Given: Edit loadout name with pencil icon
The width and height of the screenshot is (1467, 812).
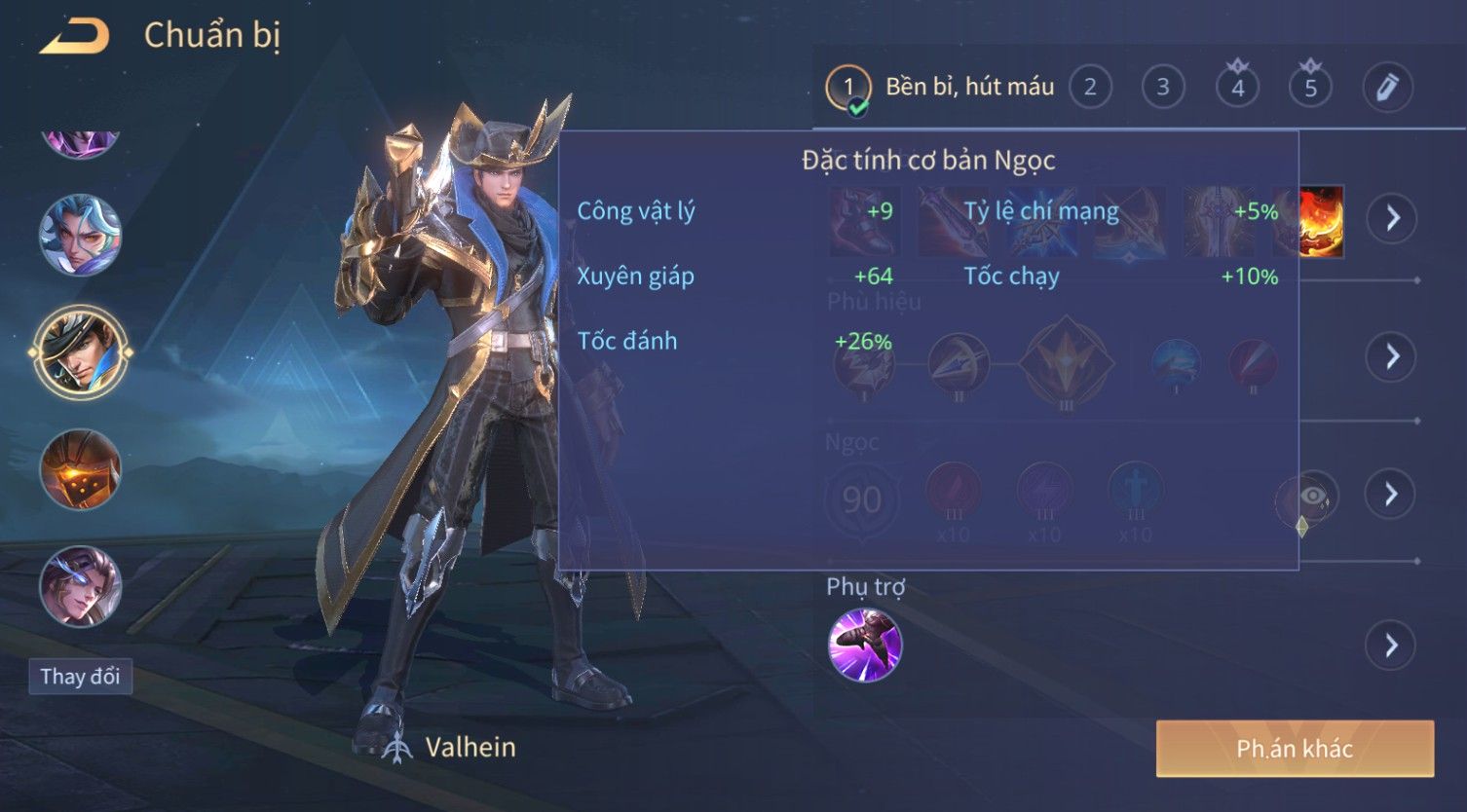Looking at the screenshot, I should [1386, 88].
